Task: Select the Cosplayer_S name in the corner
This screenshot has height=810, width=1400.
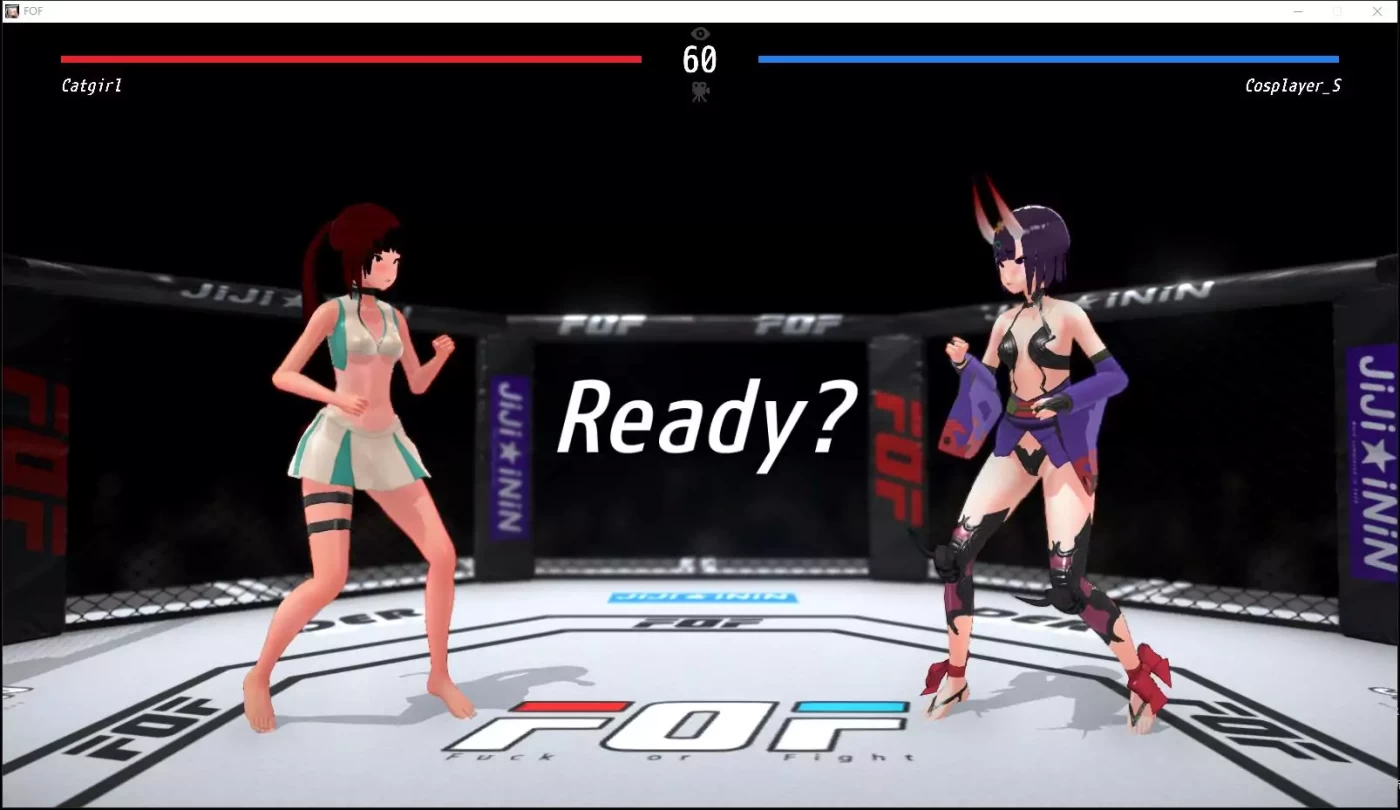Action: [x=1294, y=85]
